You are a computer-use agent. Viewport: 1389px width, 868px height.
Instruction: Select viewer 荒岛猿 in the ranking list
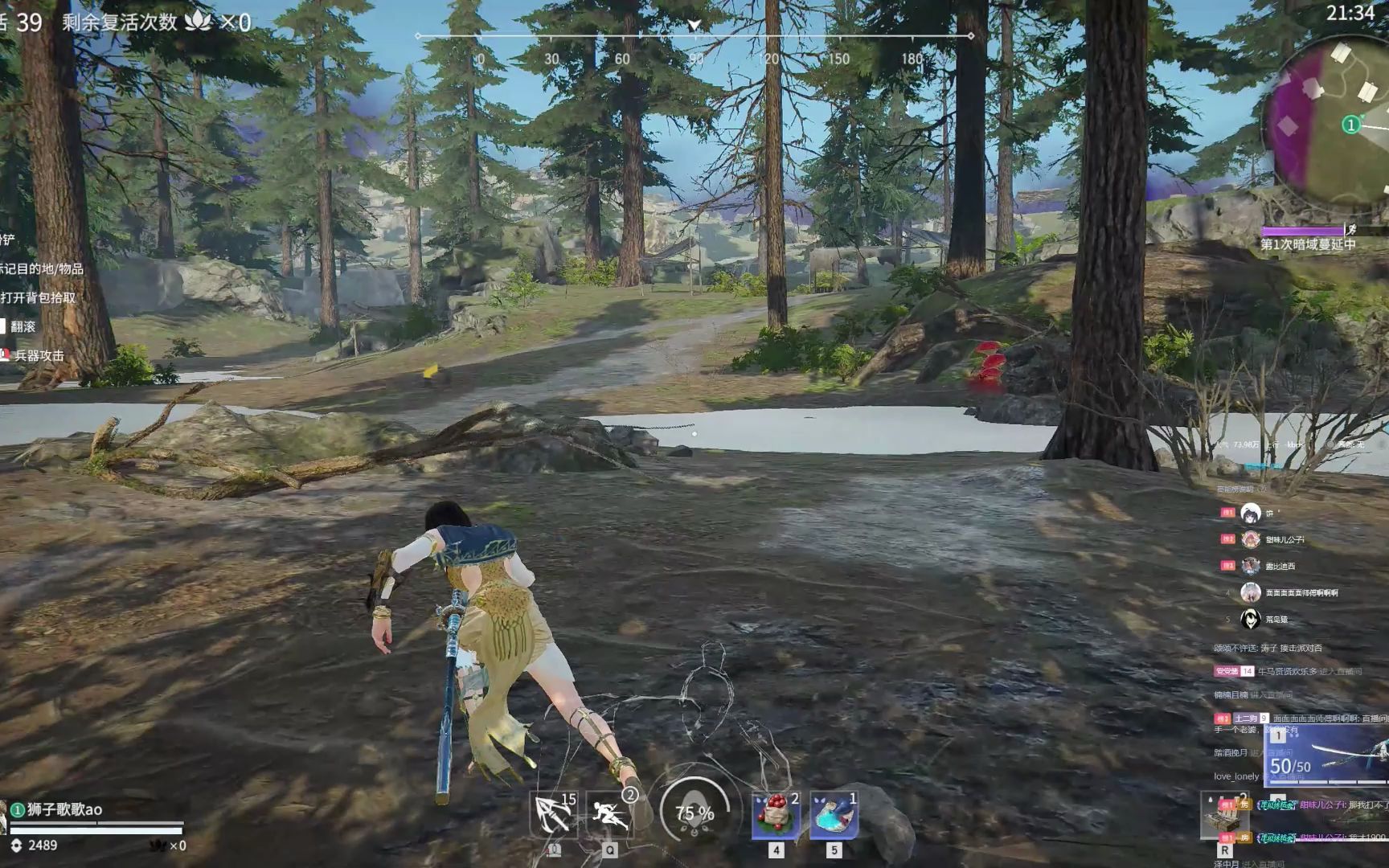pyautogui.click(x=1276, y=620)
